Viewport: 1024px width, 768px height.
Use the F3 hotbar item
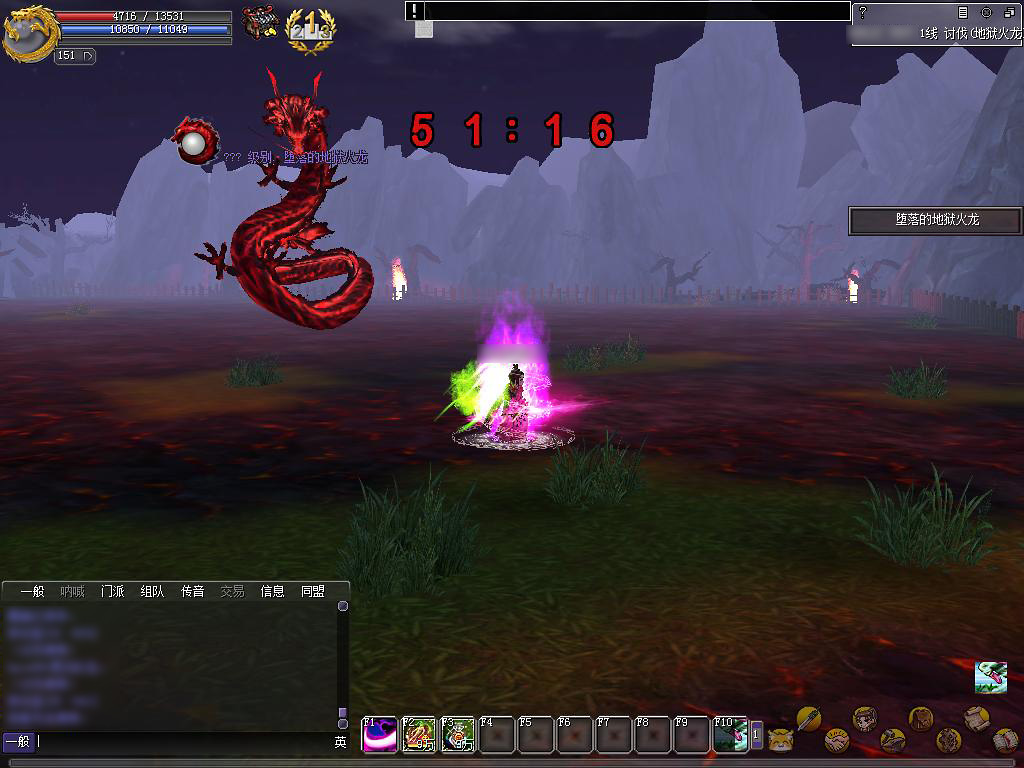pos(458,735)
